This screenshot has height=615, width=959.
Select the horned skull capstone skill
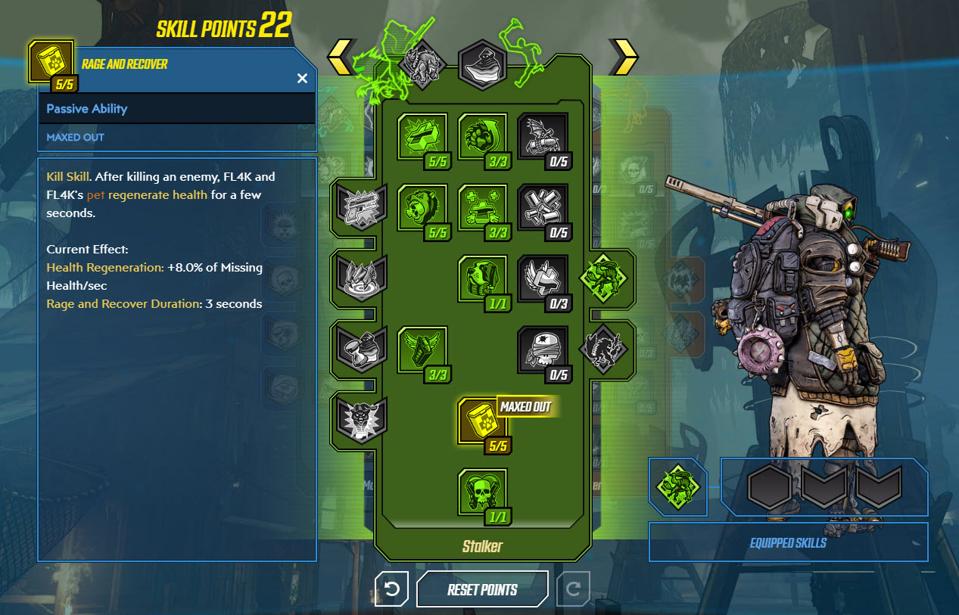482,492
